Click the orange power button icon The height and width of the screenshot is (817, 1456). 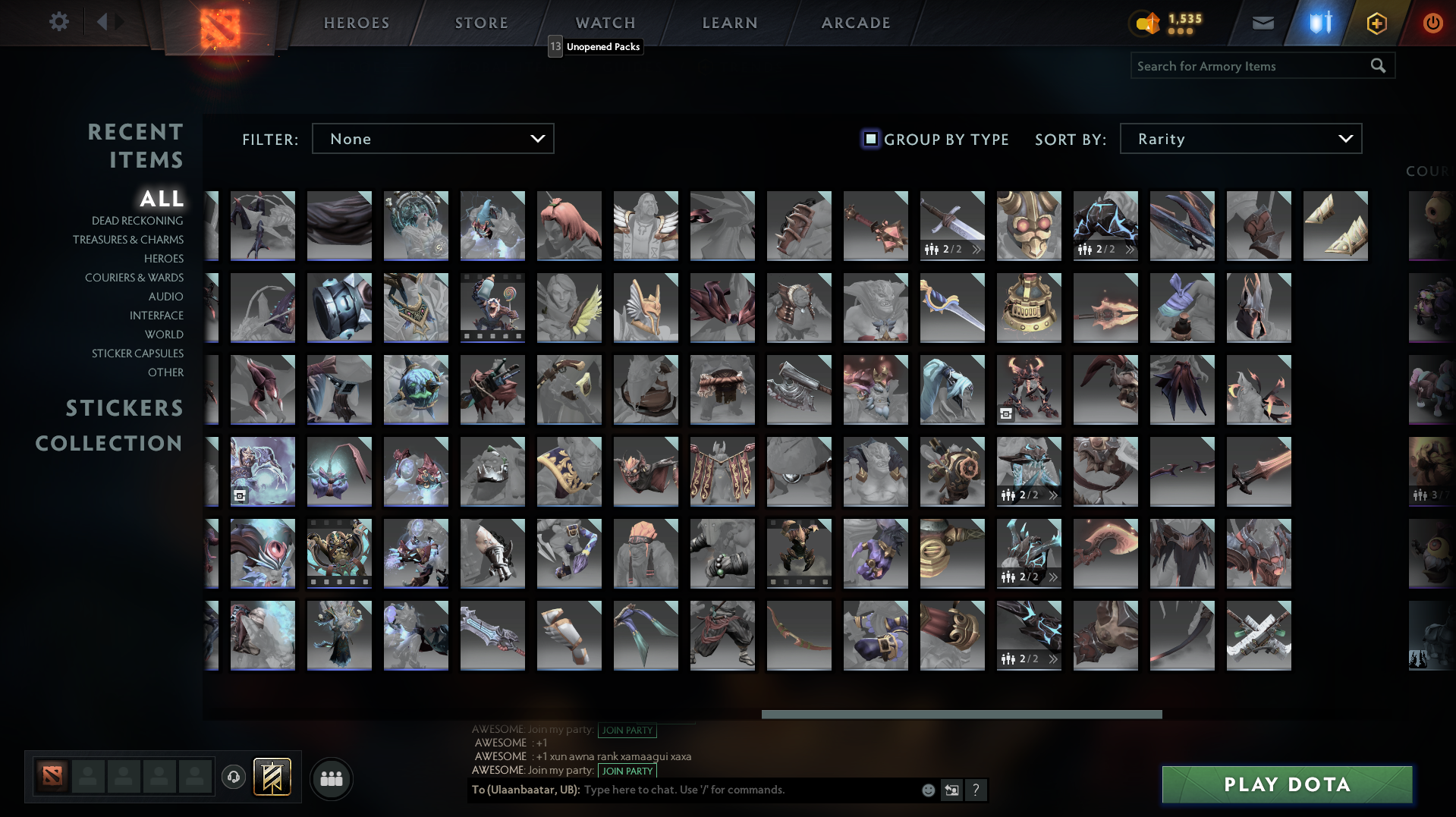click(x=1432, y=23)
